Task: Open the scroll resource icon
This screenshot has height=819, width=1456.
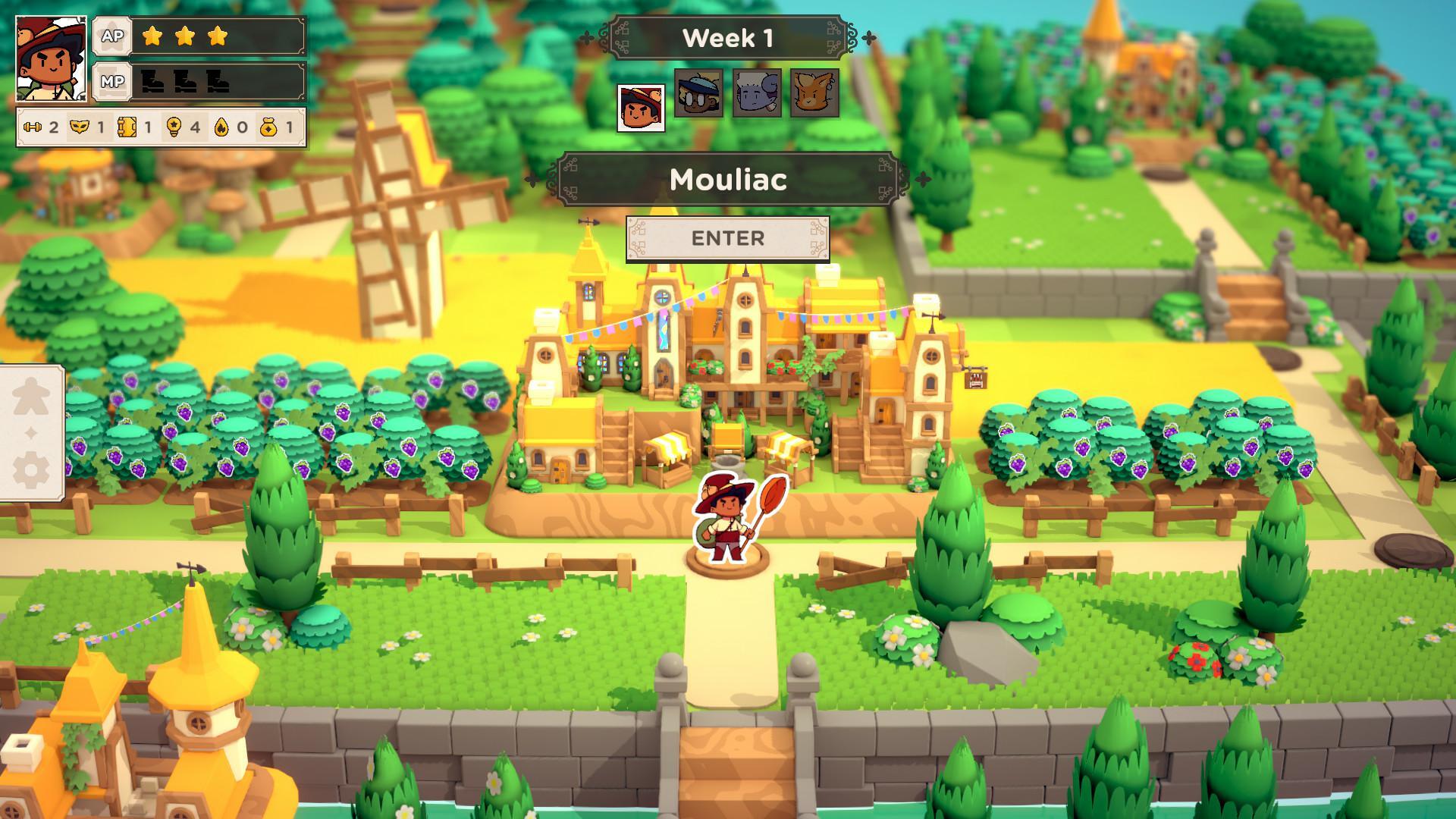Action: 127,127
